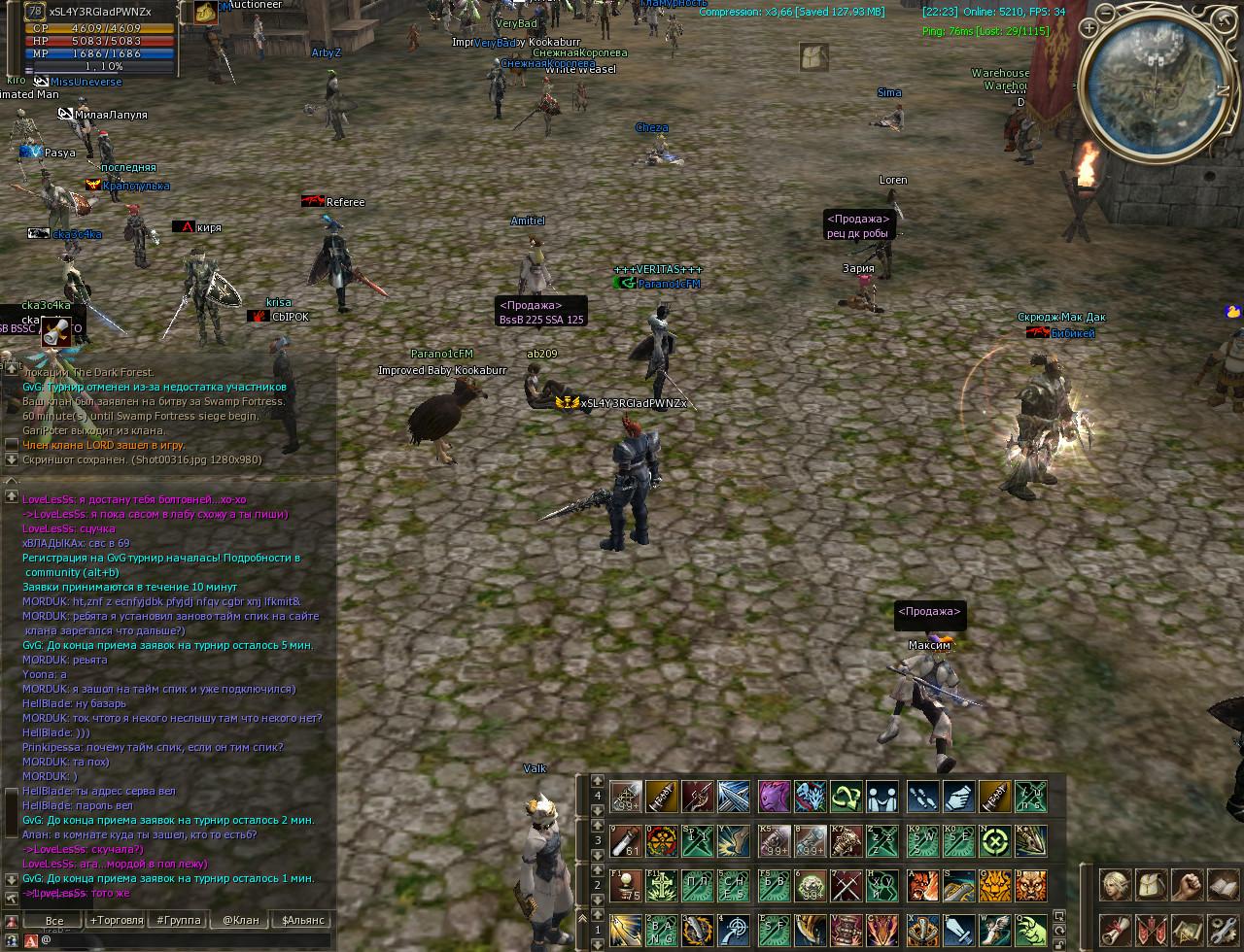Open the system menu gear-and-wrench icon
This screenshot has width=1244, height=952.
1223,930
